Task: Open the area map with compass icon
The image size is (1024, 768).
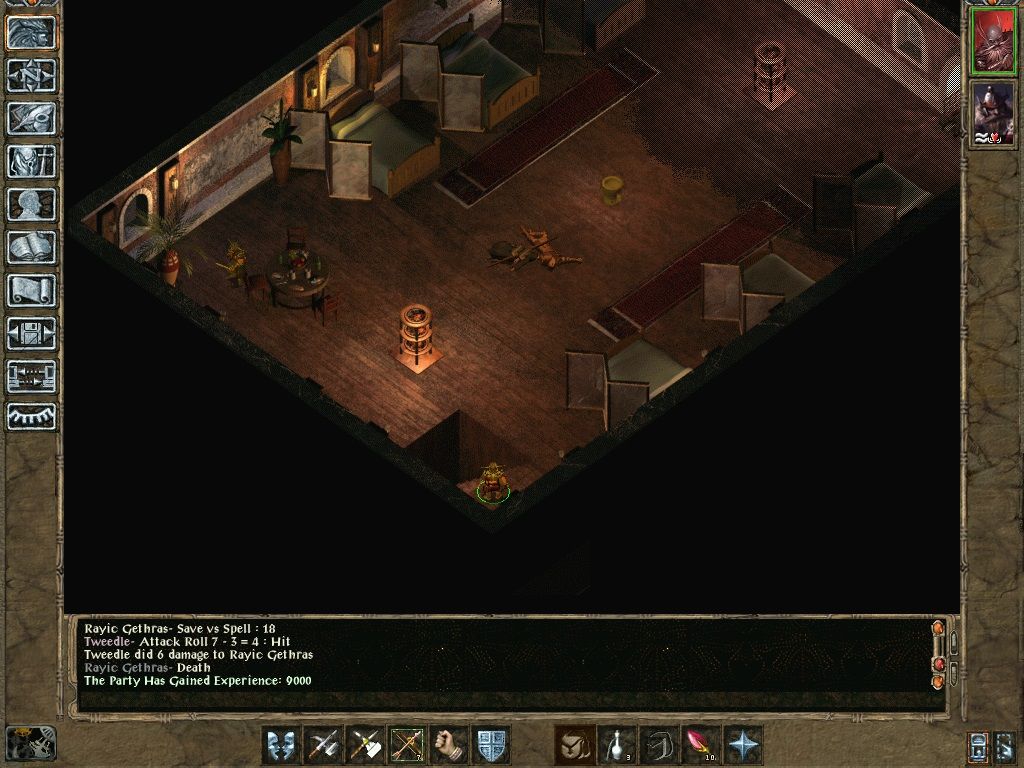Action: coord(31,75)
